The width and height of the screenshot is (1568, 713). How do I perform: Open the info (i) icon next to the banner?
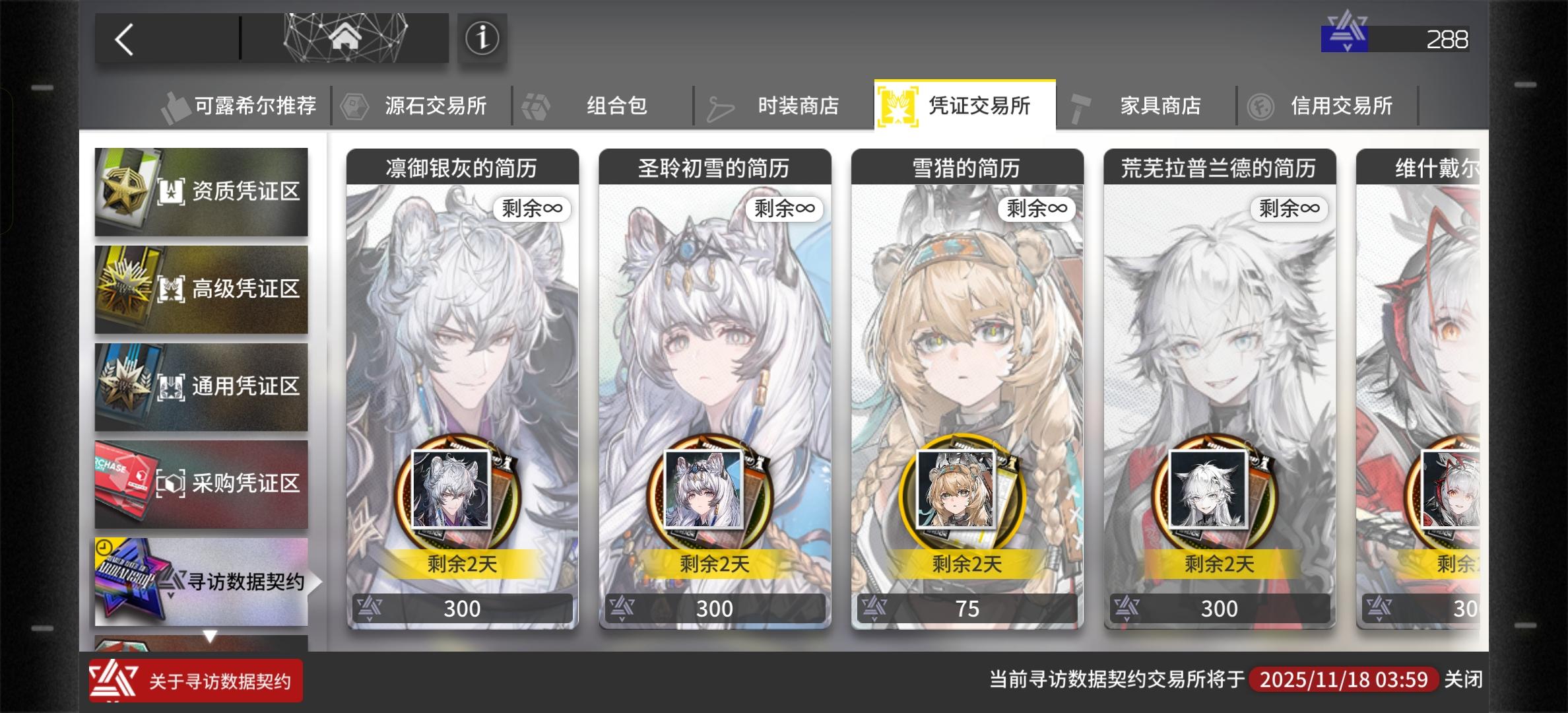click(x=481, y=40)
